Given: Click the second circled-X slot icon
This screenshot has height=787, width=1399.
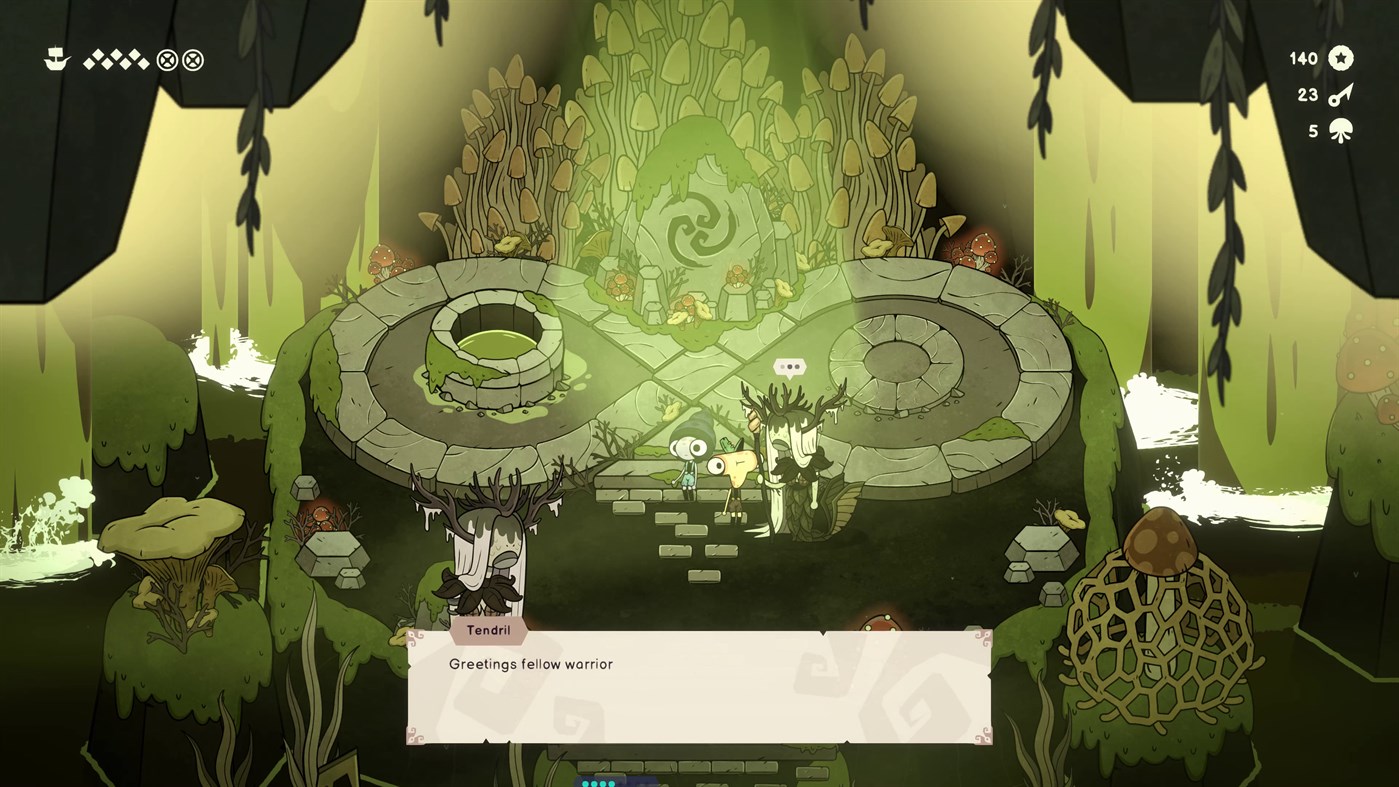Looking at the screenshot, I should point(191,58).
